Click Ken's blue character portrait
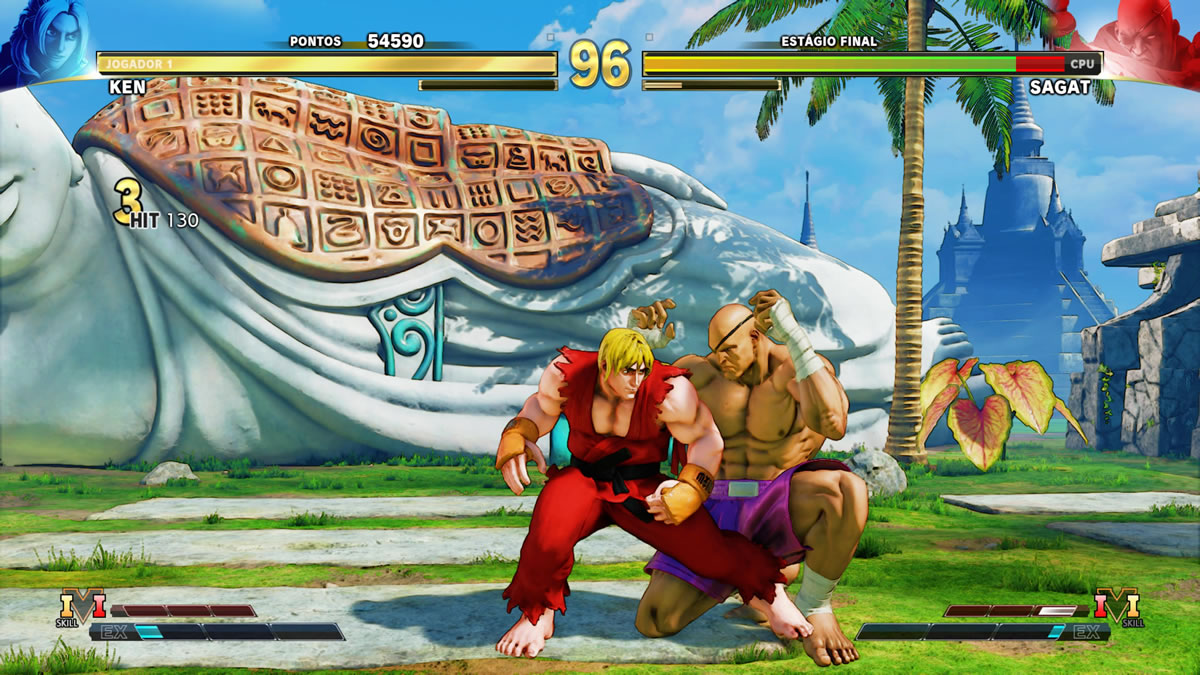This screenshot has height=675, width=1200. [x=45, y=40]
